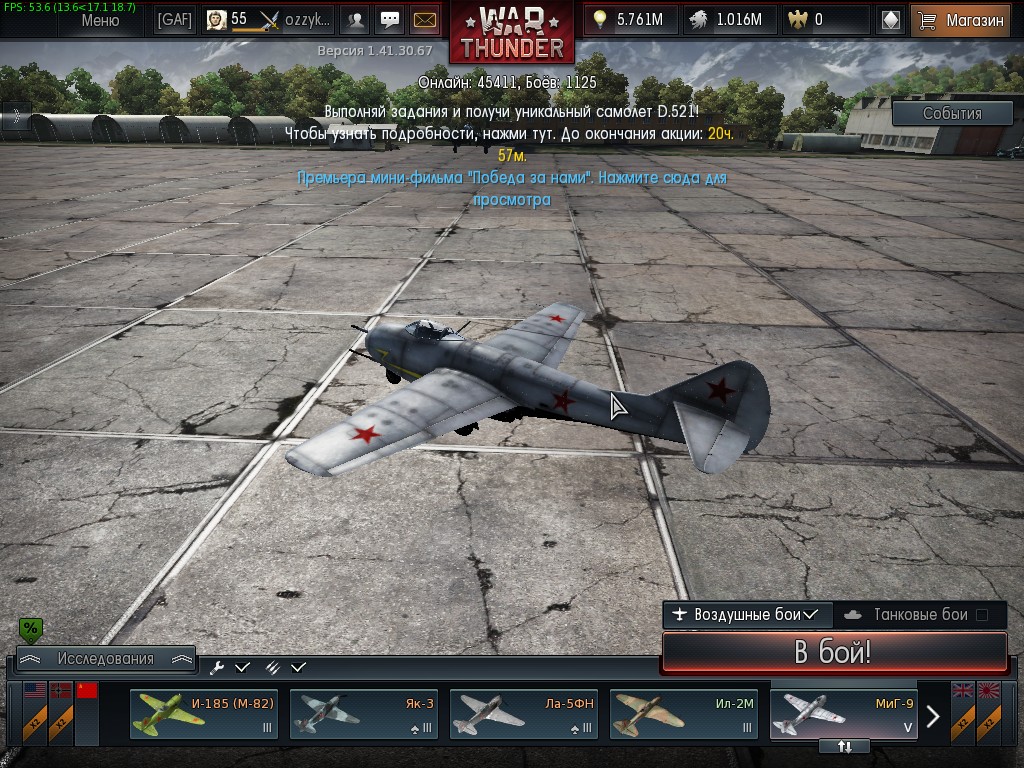Screen dimensions: 1024x768
Task: Watch the "Победа за нами" mini-film premiere
Action: (x=511, y=188)
